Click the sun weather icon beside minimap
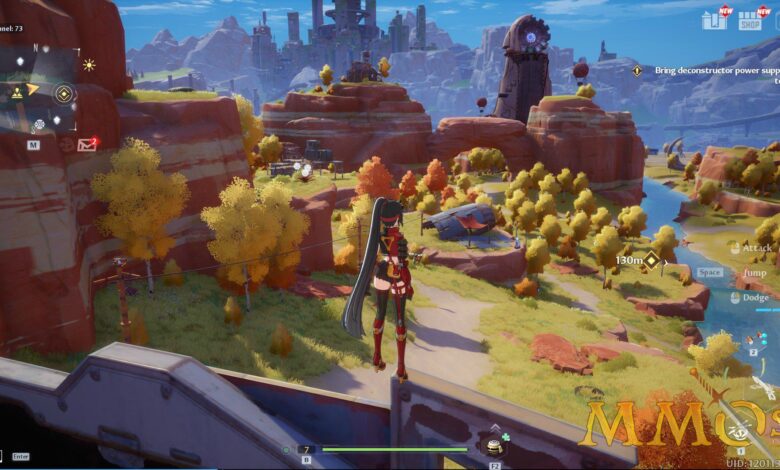This screenshot has width=780, height=470. point(89,65)
